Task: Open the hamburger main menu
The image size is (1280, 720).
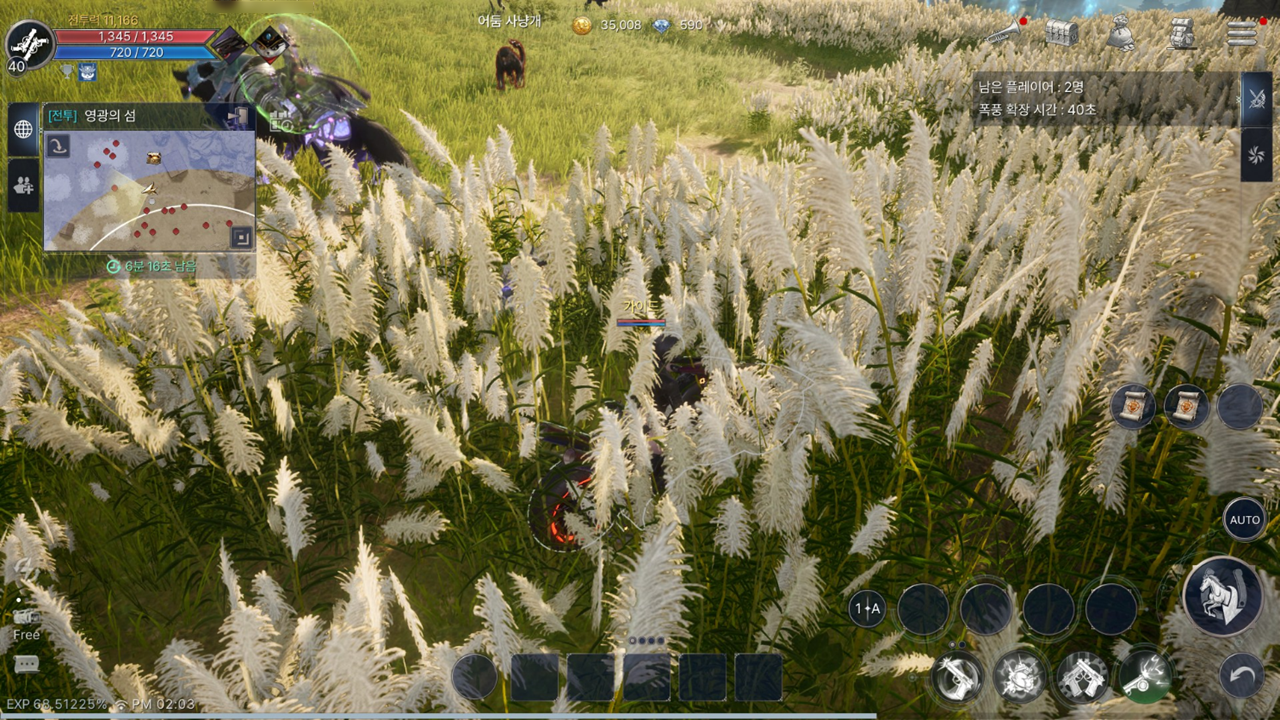Action: click(x=1241, y=33)
